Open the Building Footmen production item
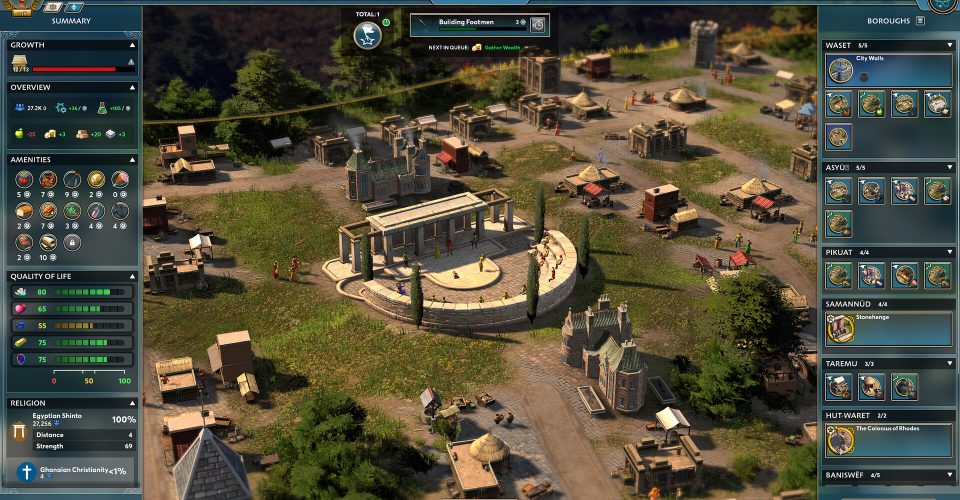 [x=471, y=24]
